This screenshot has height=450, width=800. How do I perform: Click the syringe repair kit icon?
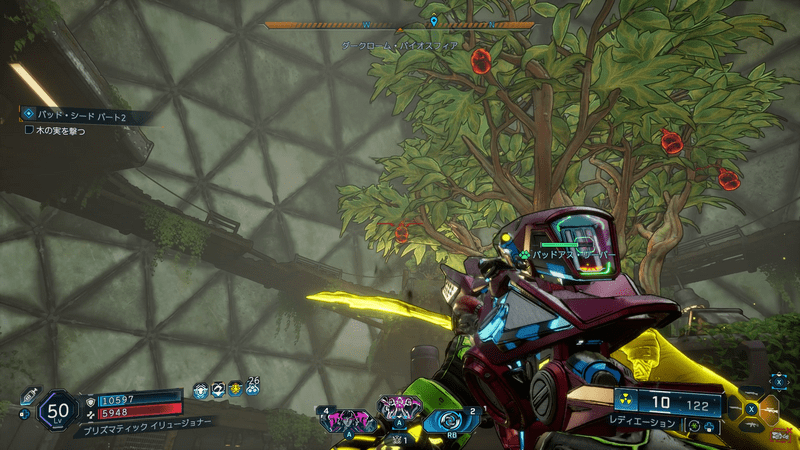click(x=28, y=396)
